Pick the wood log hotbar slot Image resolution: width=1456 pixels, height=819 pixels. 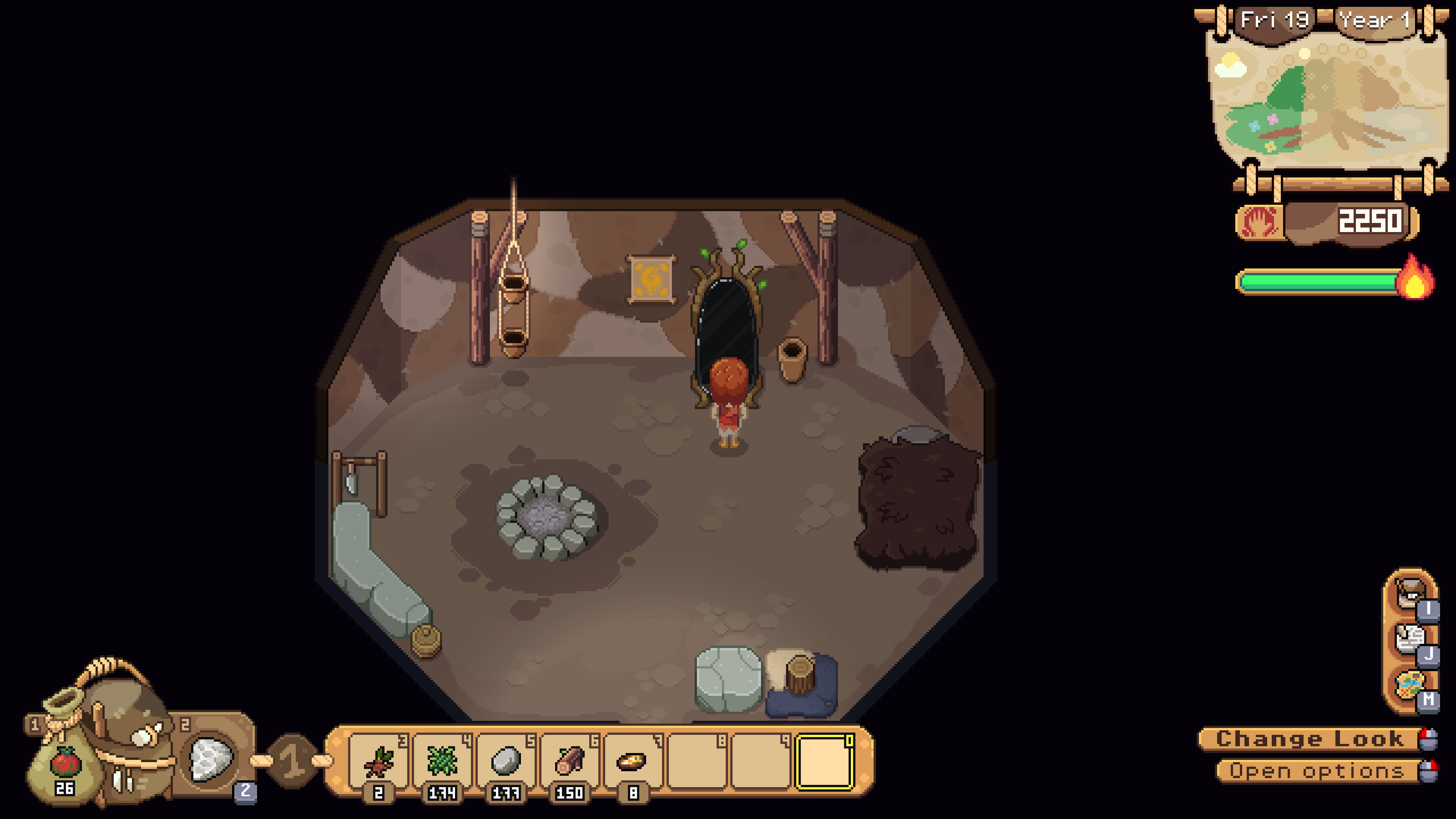click(569, 761)
